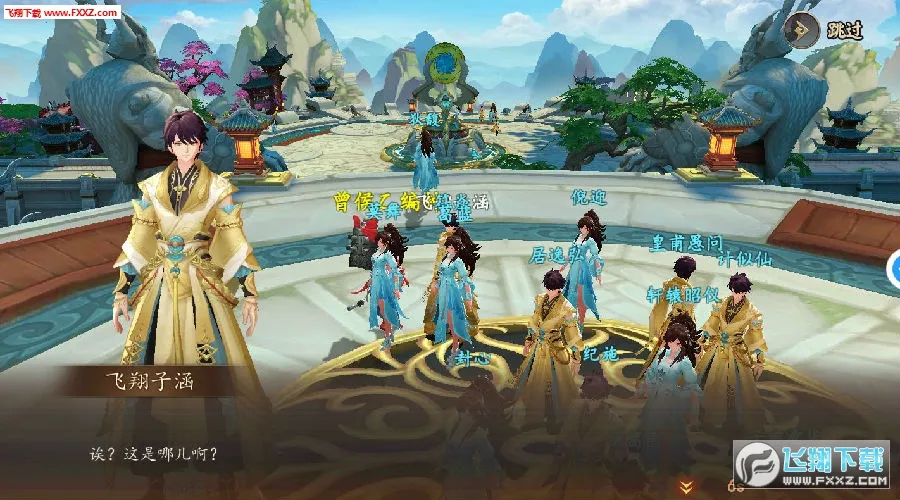The width and height of the screenshot is (900, 500).
Task: Advance dialogue using the orange double-chevron arrow
Action: (x=686, y=487)
